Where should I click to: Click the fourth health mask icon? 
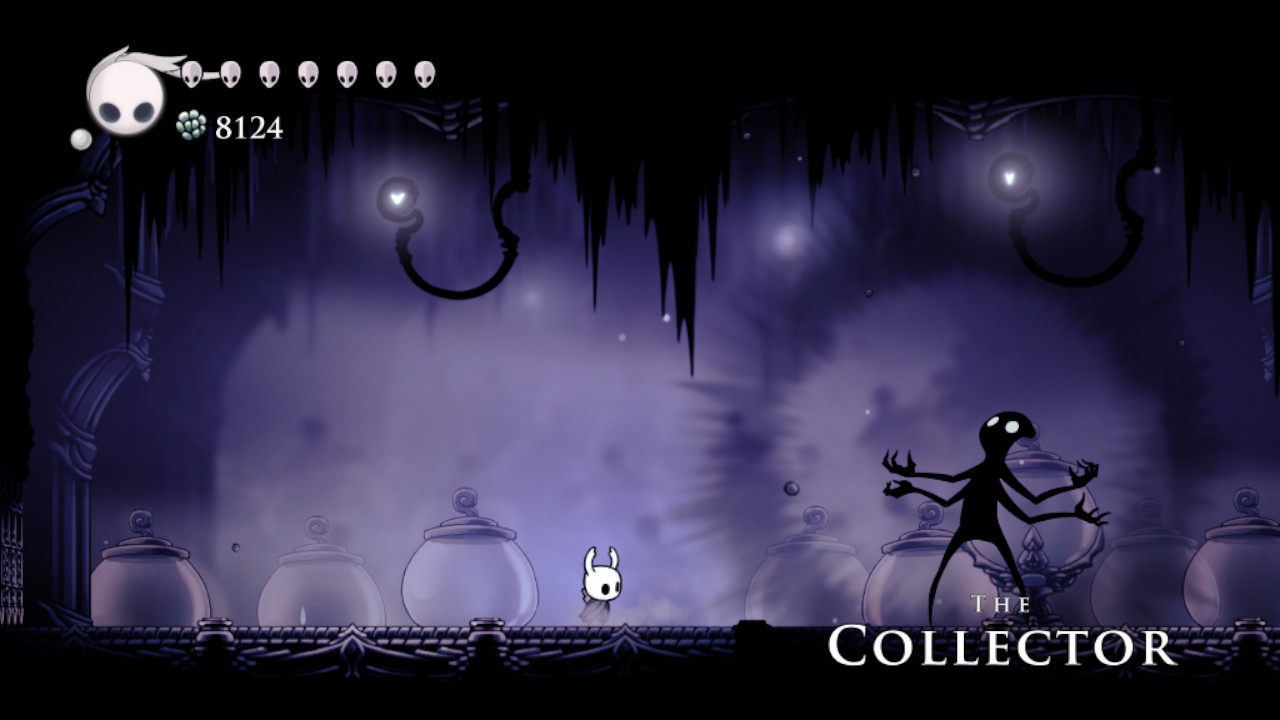(x=306, y=74)
